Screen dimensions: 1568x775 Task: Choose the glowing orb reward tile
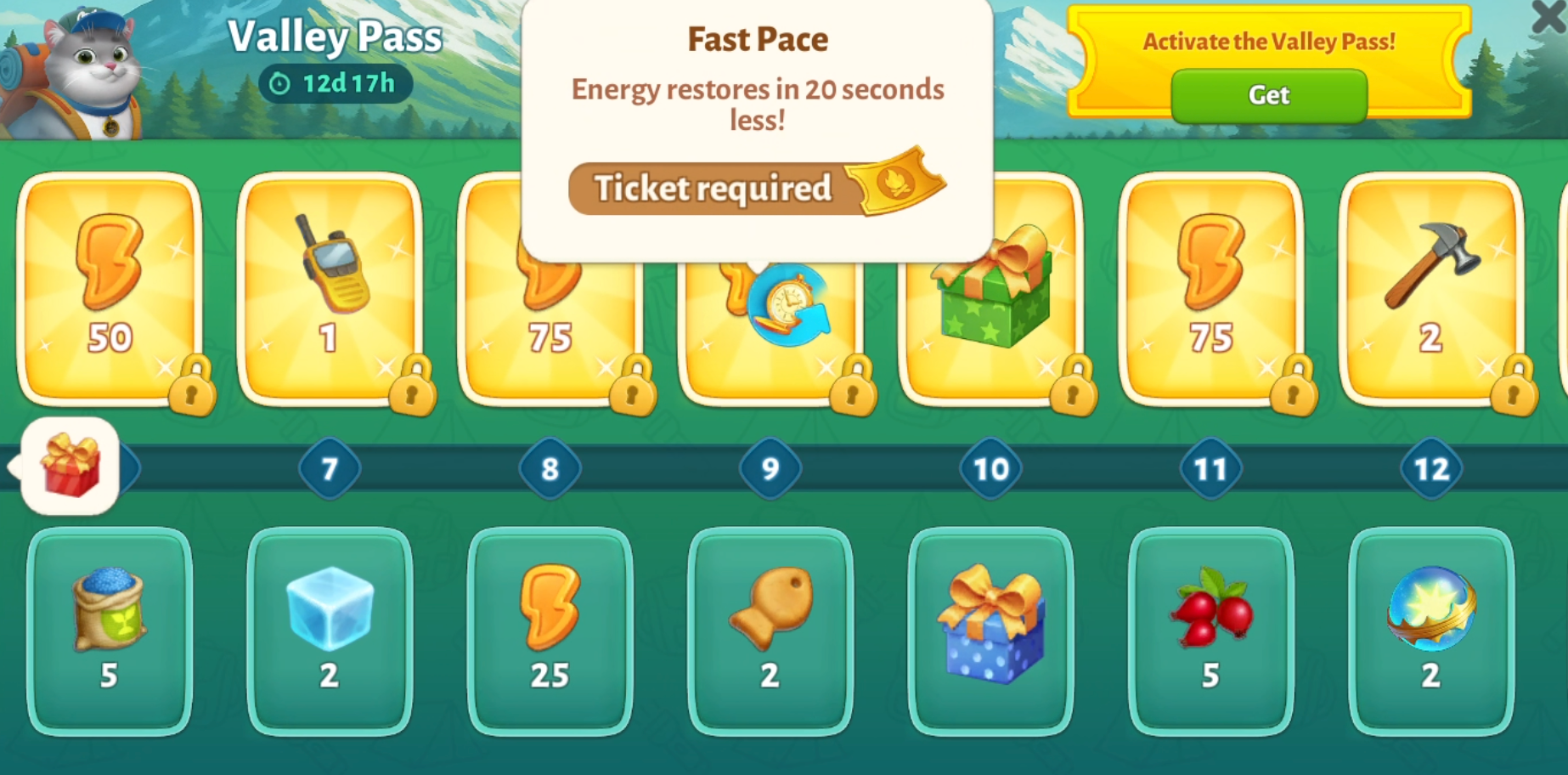tap(1431, 631)
